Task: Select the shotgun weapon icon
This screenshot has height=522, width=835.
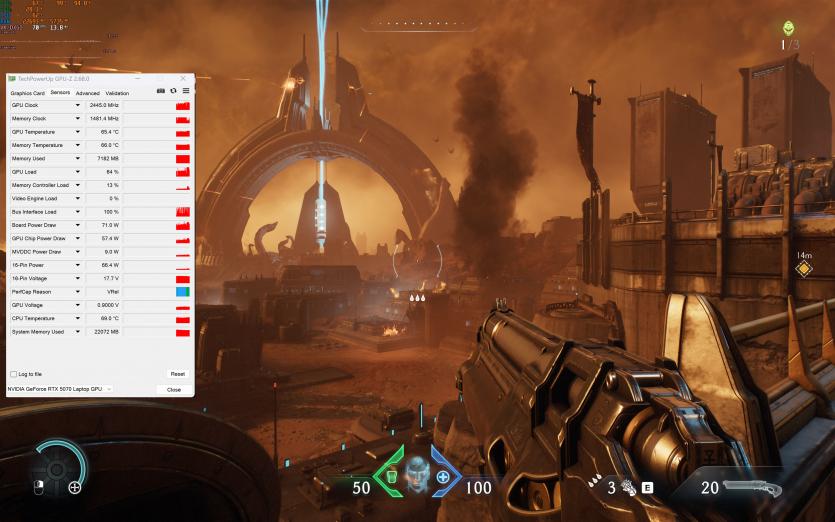Action: [x=753, y=487]
